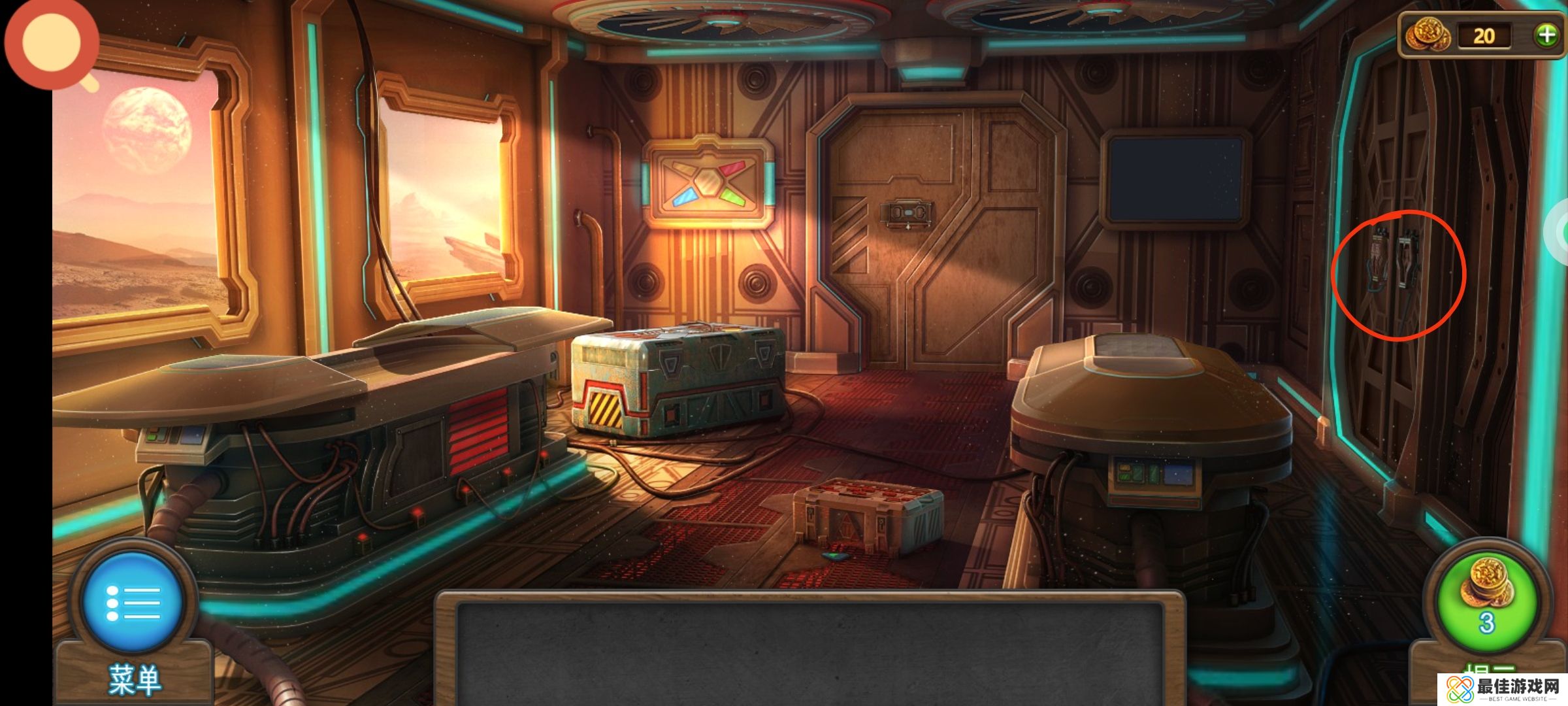Open the blue 菜单 menu button
This screenshot has width=1568, height=706.
tap(133, 603)
